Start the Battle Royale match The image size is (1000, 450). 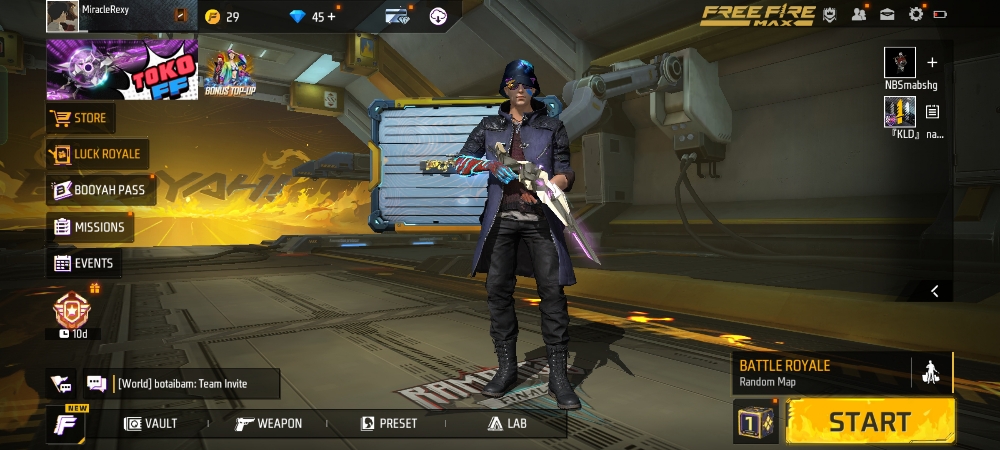(x=870, y=421)
